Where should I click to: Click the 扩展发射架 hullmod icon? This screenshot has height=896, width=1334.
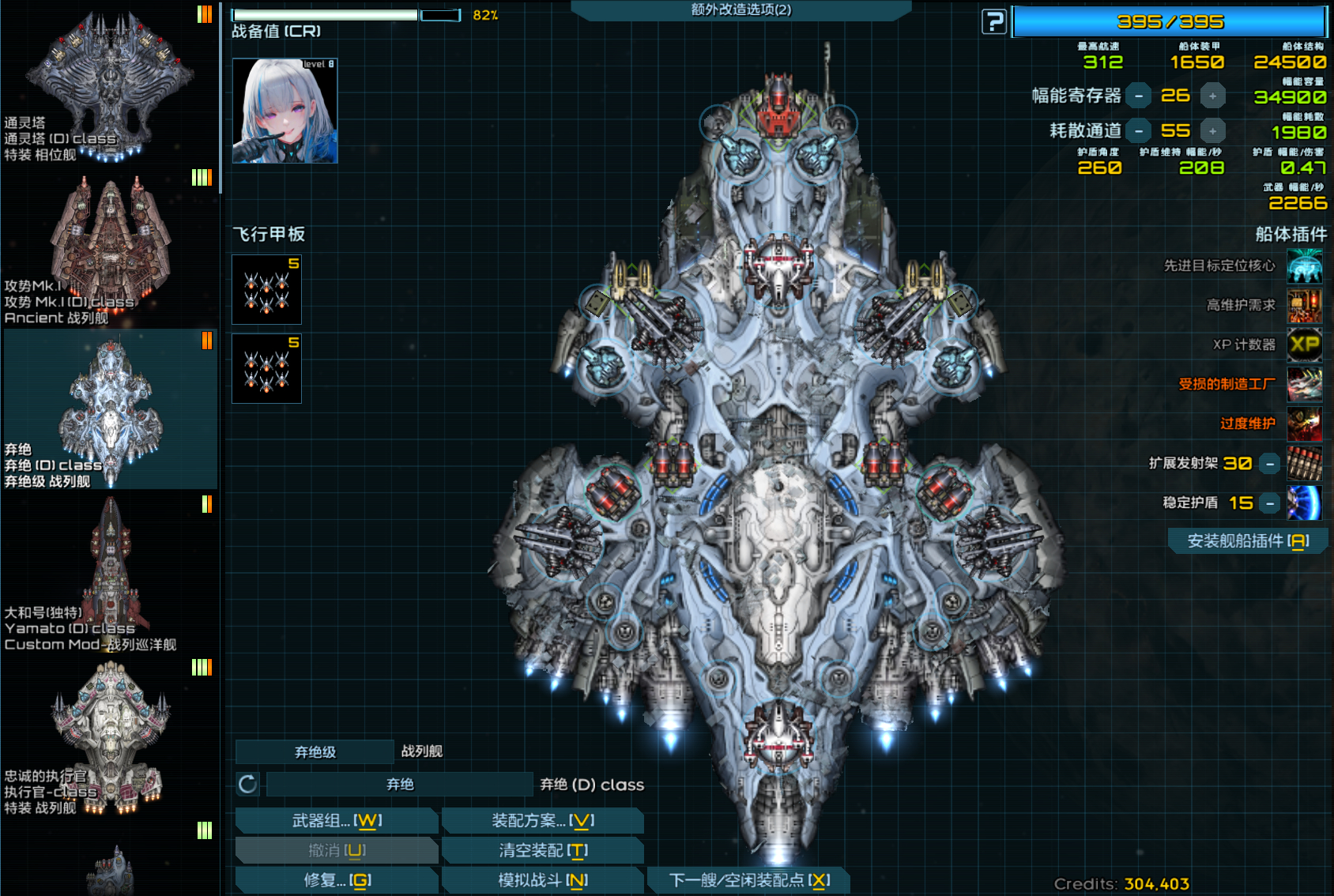coord(1305,464)
